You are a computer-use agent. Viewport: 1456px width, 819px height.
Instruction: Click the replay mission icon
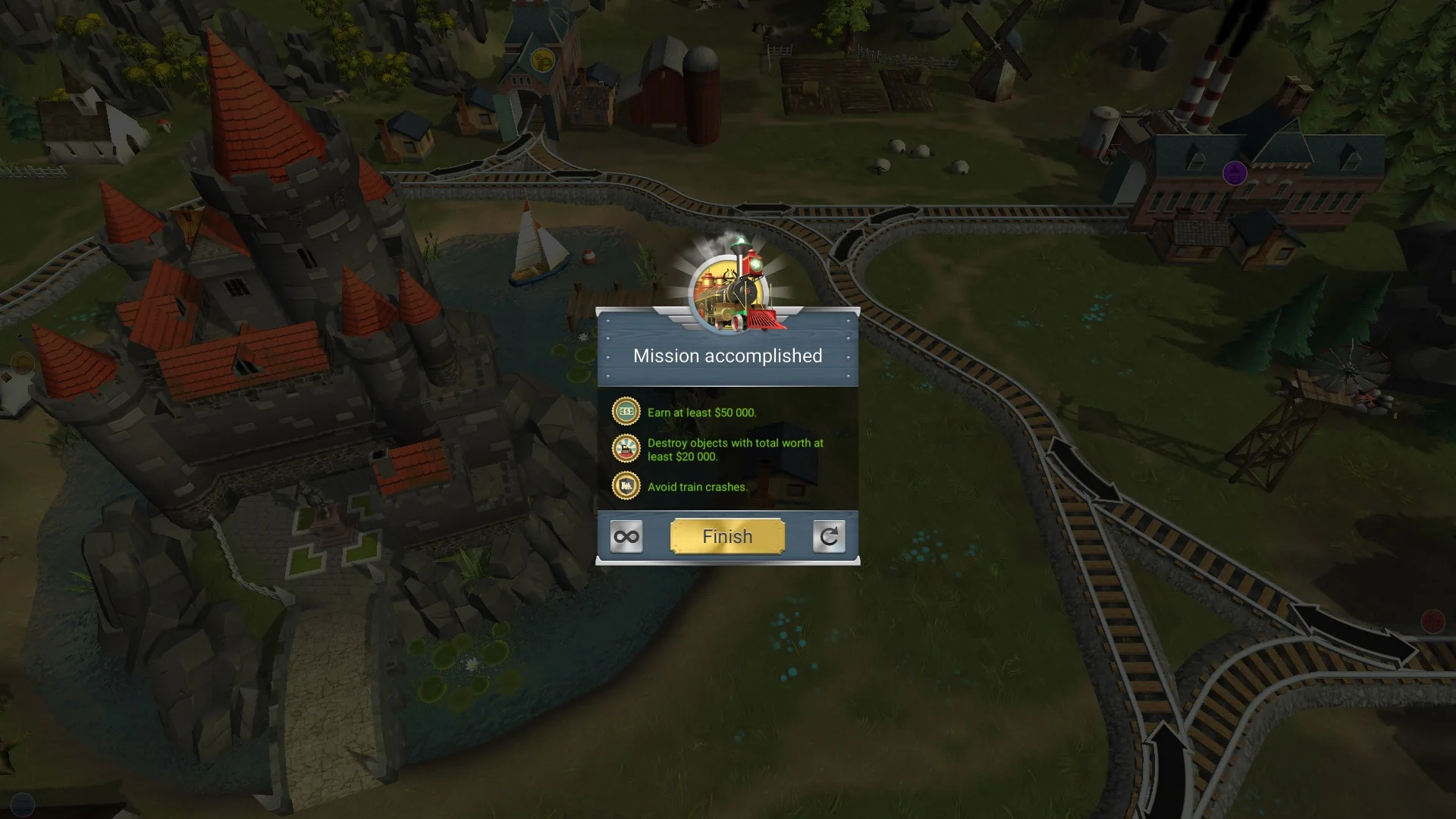click(828, 536)
